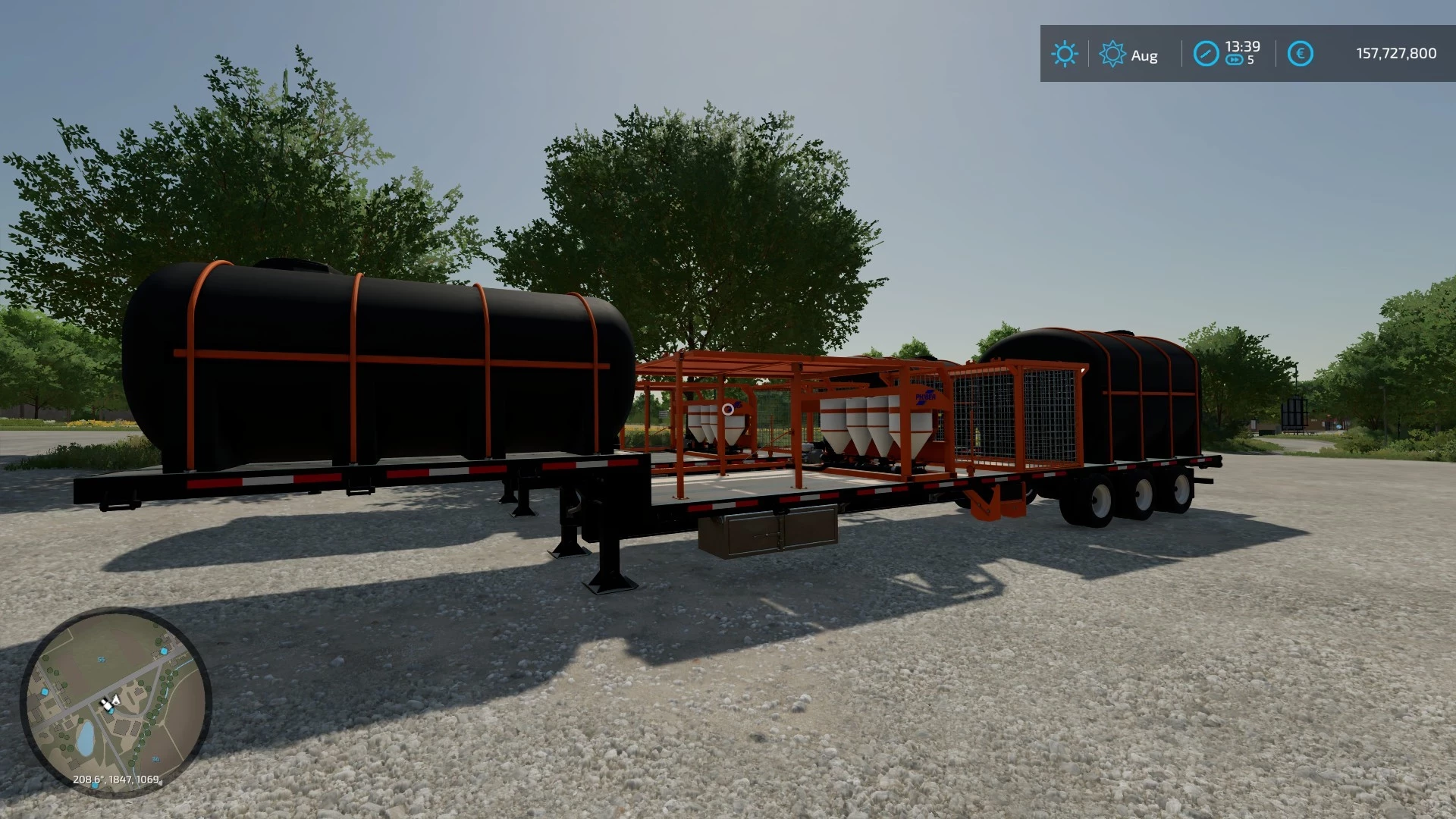Viewport: 1456px width, 819px height.
Task: Click the forecast sun icon beside Aug
Action: pyautogui.click(x=1112, y=52)
